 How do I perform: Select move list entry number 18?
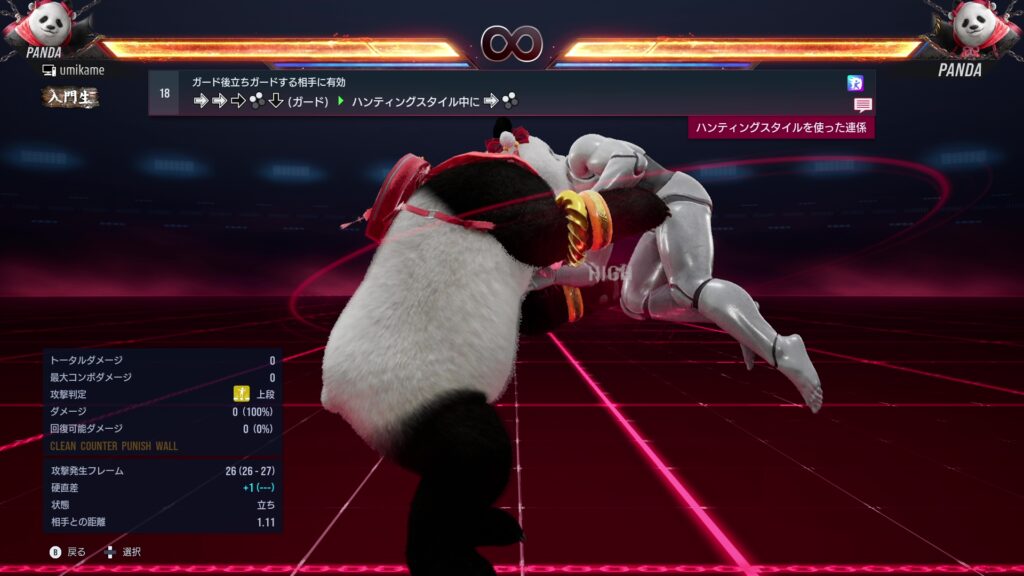[x=164, y=93]
